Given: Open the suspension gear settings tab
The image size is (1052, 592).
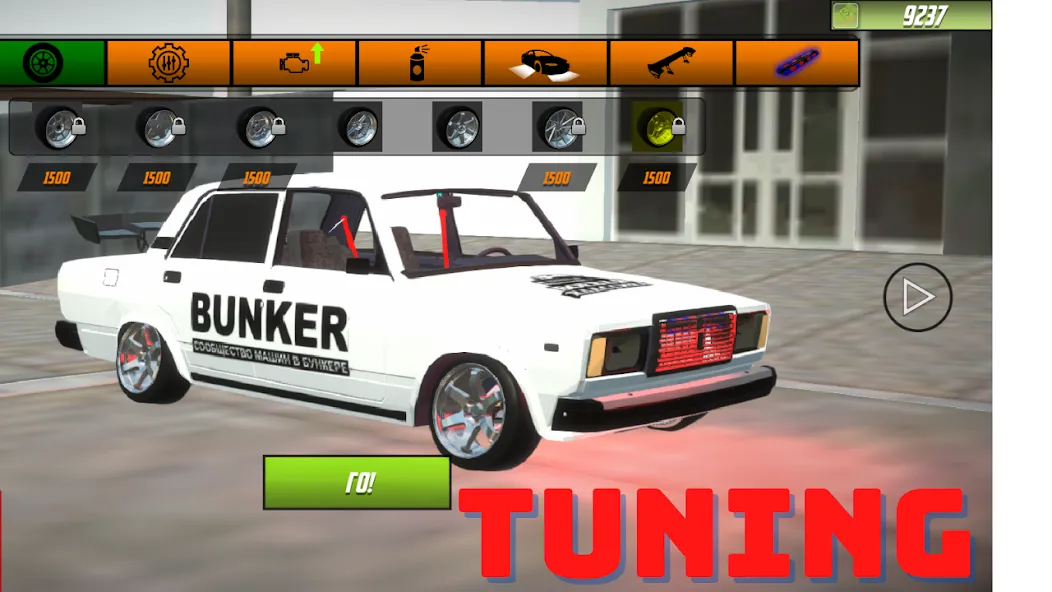Looking at the screenshot, I should point(168,63).
